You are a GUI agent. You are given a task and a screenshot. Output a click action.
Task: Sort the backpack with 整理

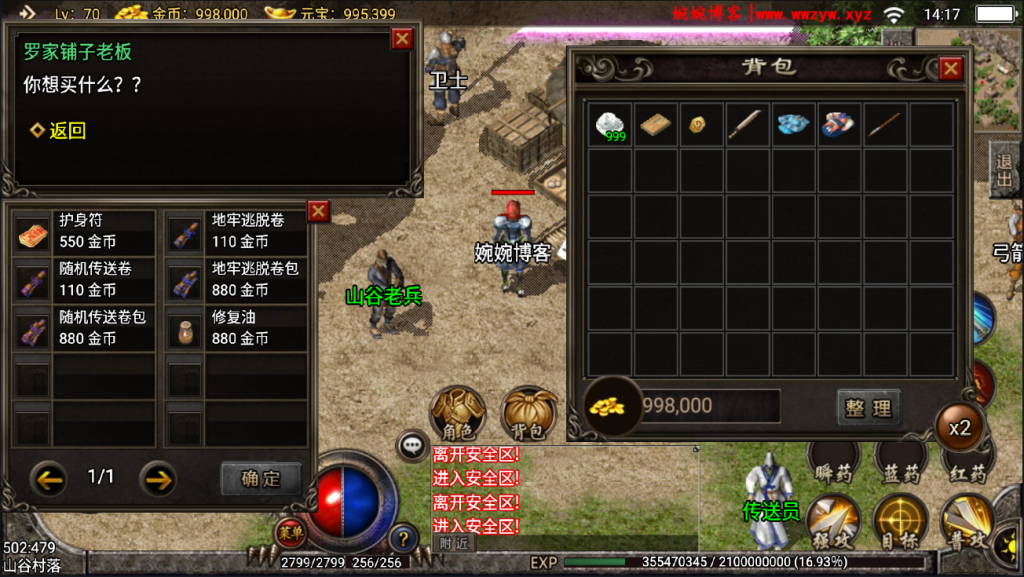point(867,407)
